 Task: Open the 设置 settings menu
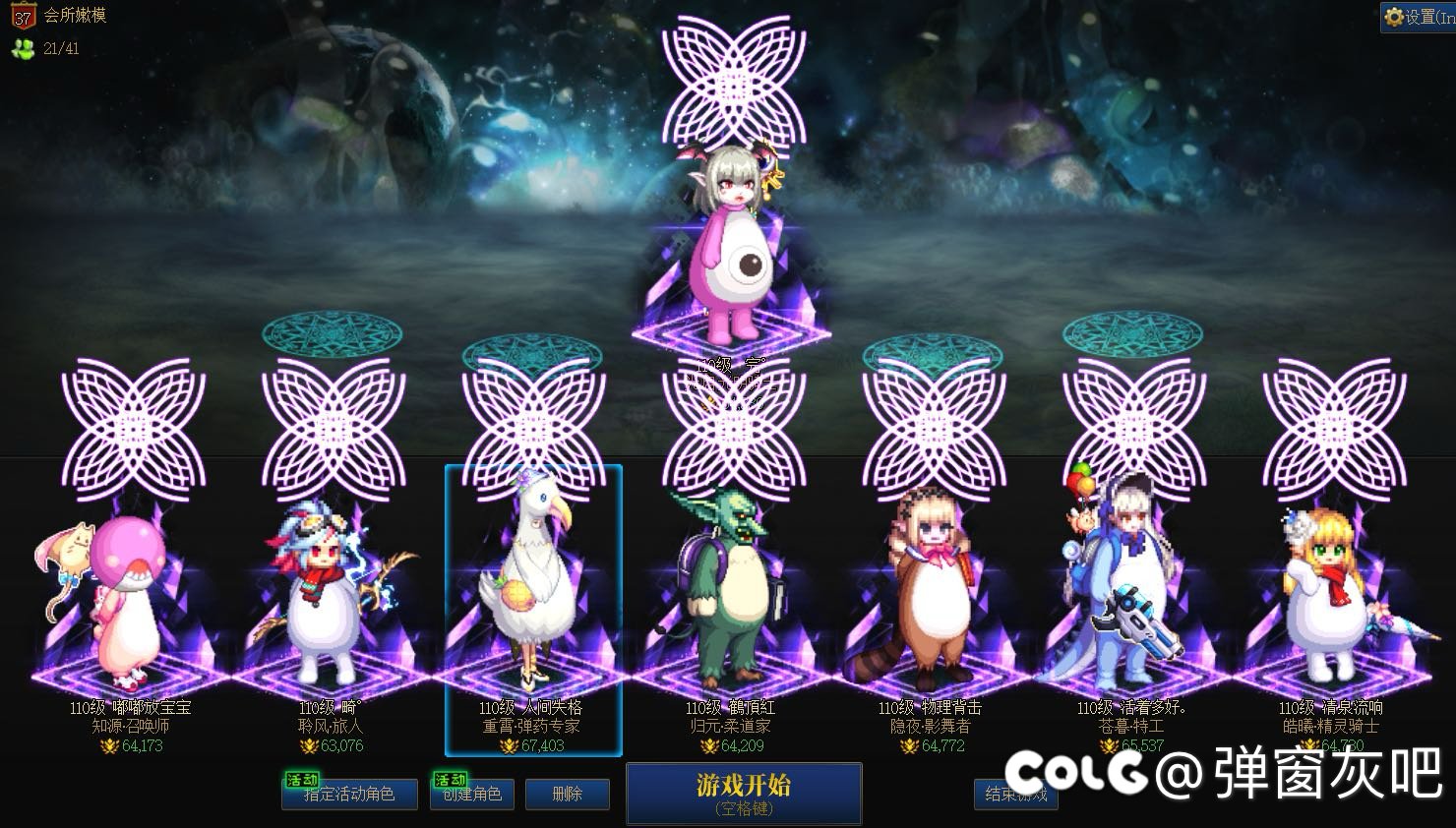point(1418,17)
